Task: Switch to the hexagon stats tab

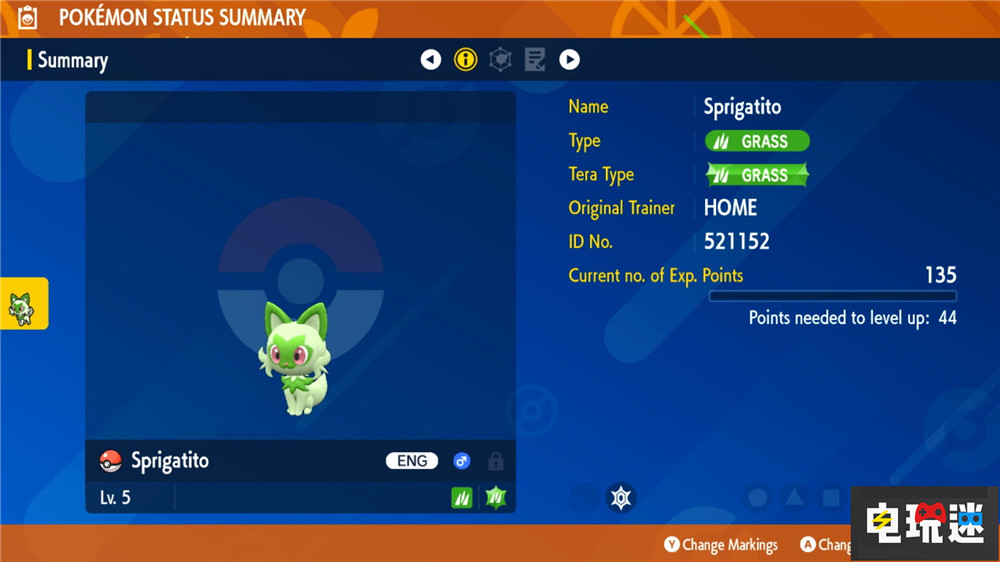Action: [500, 60]
